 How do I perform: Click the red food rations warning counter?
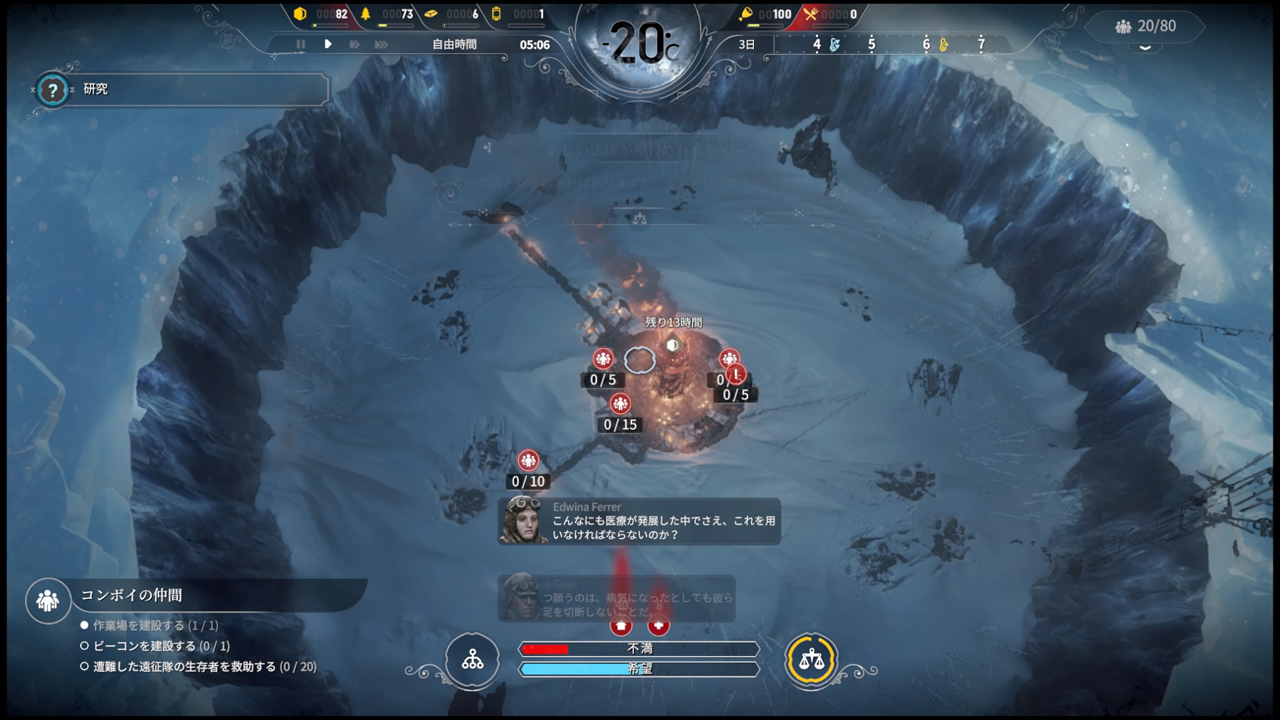click(x=830, y=14)
